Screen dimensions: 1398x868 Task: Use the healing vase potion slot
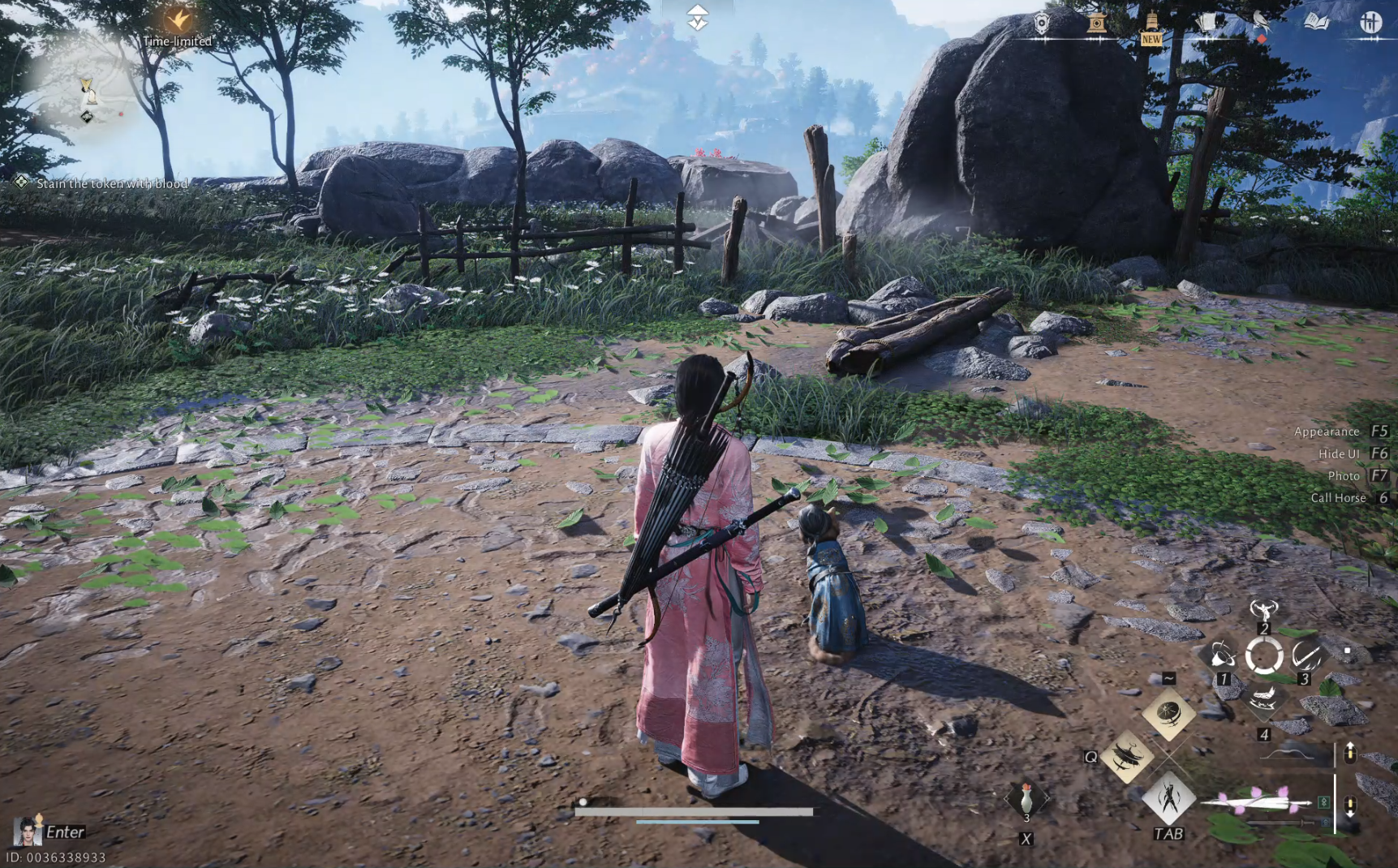tap(1026, 799)
